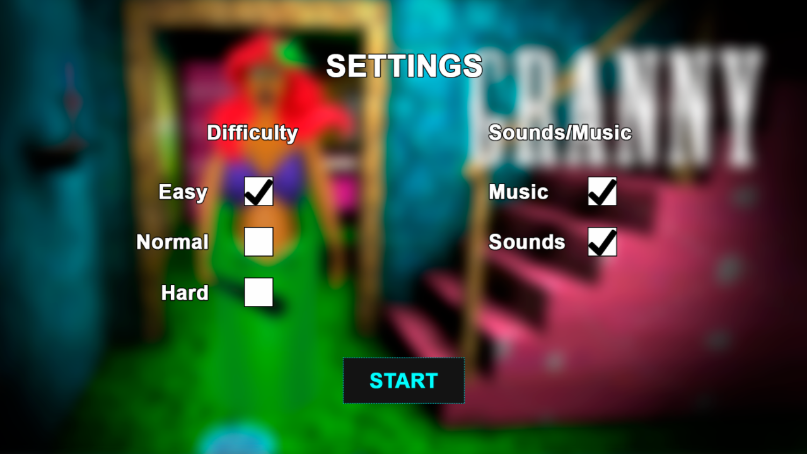807x454 pixels.
Task: Click the START button
Action: tap(404, 381)
